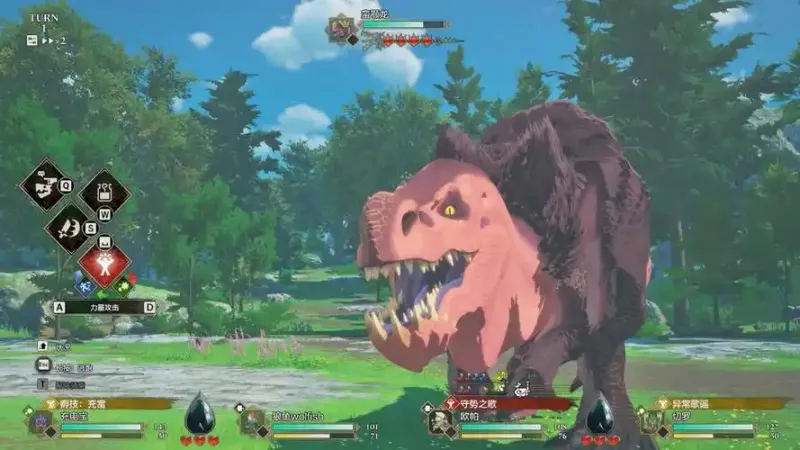800x450 pixels.
Task: Select the wolfish party member portrait
Action: (251, 421)
